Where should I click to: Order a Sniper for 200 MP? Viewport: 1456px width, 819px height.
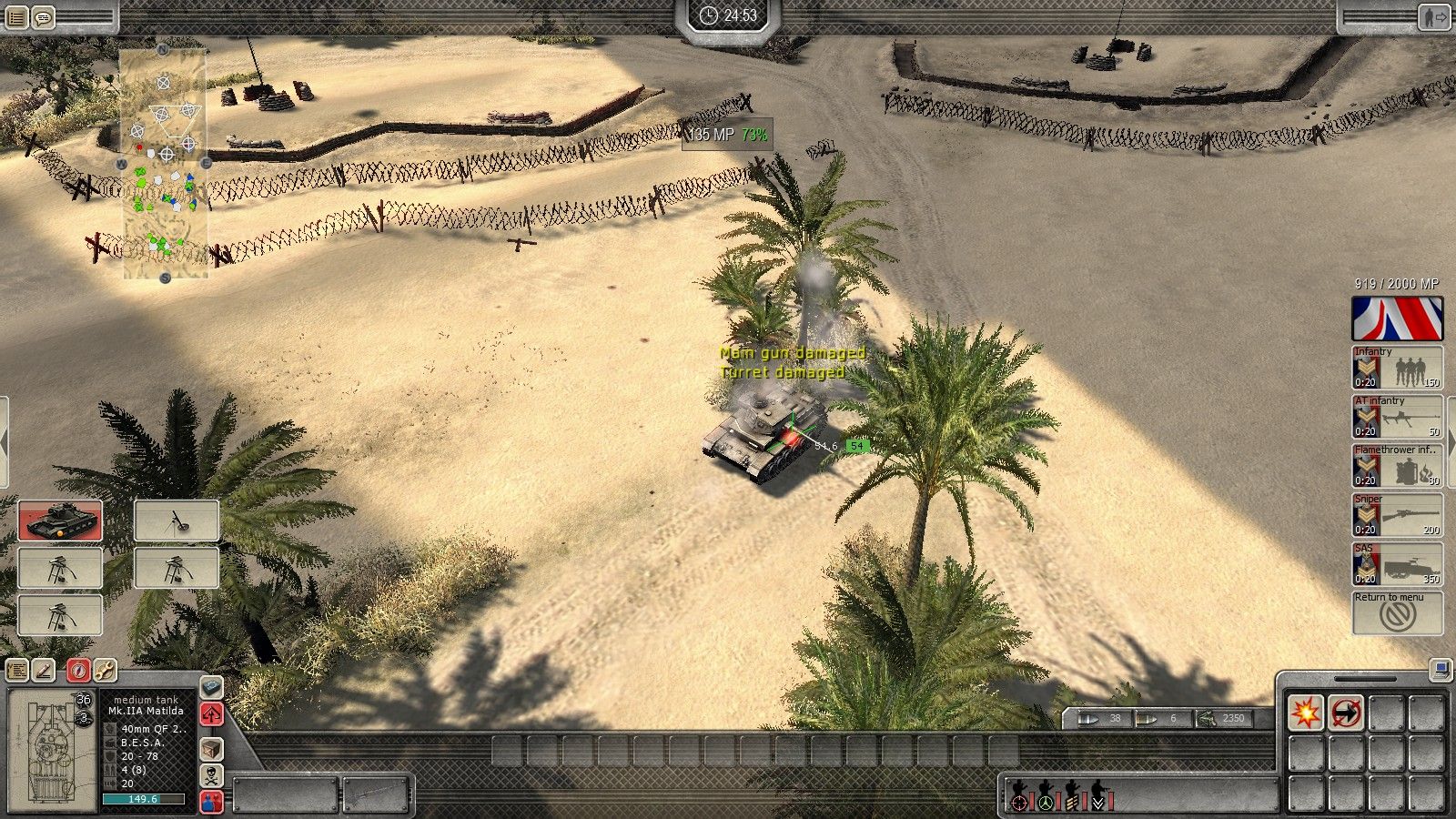[1397, 515]
